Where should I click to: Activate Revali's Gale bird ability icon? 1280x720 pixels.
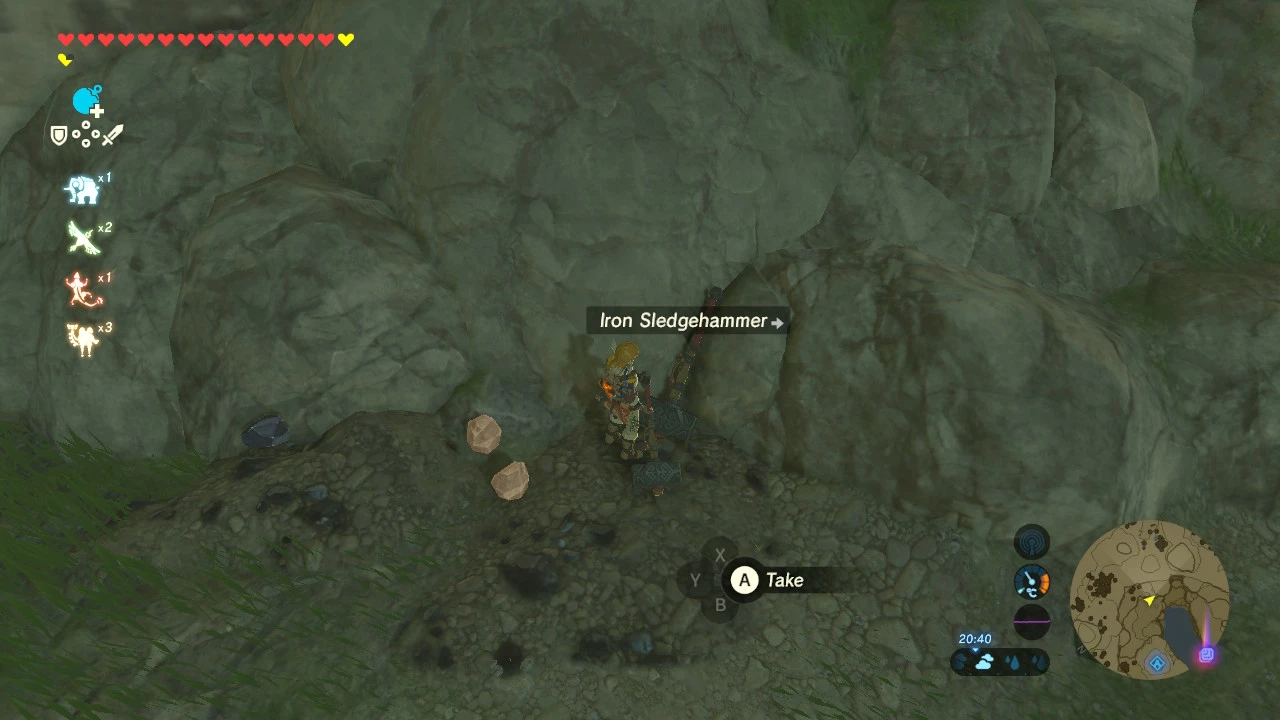82,238
